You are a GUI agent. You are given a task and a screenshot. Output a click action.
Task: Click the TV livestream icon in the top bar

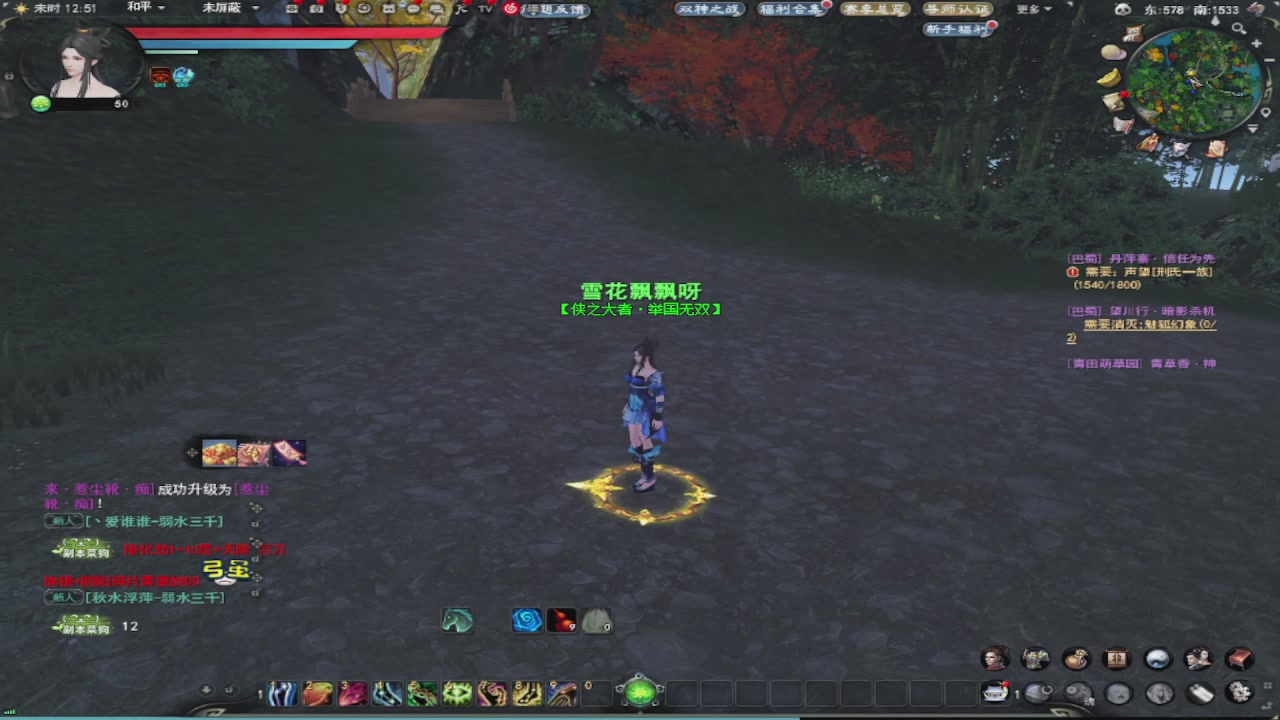tap(485, 9)
